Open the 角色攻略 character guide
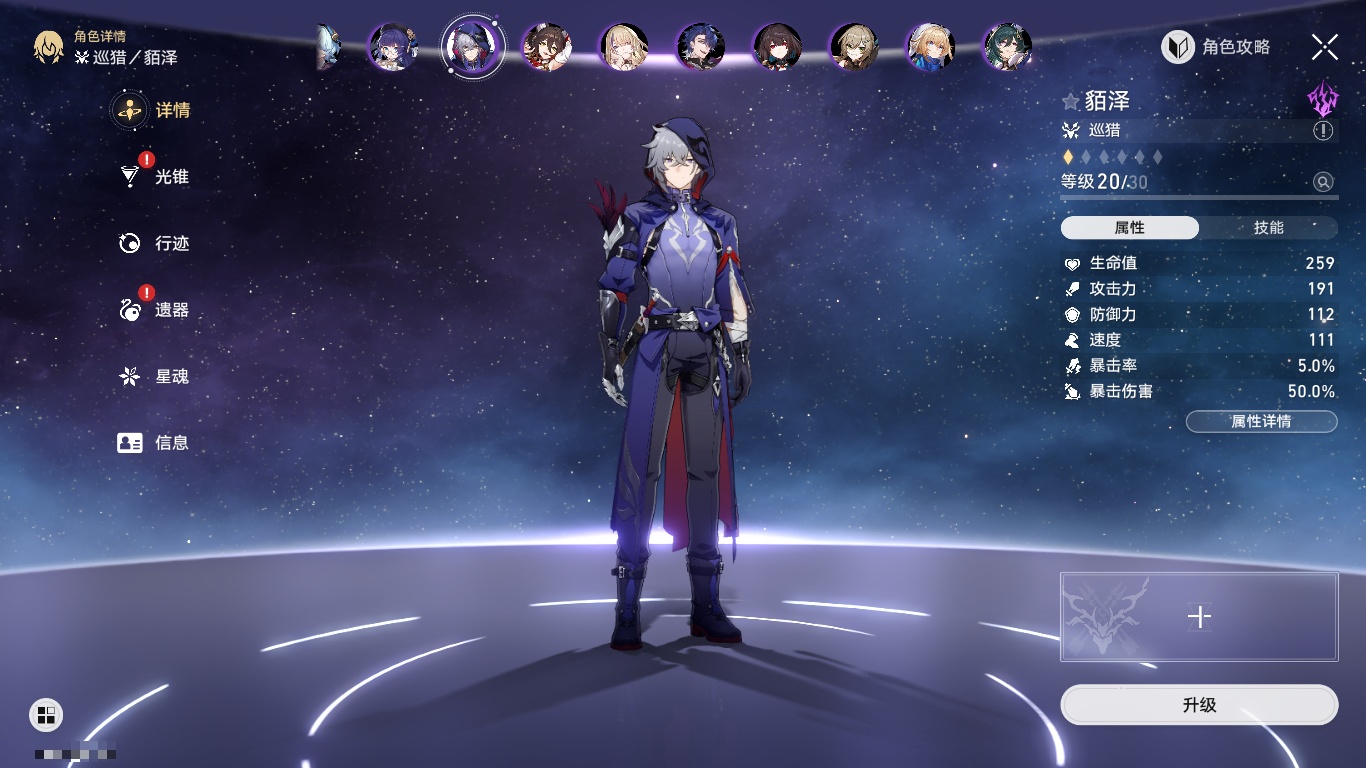The image size is (1366, 768). 1216,47
